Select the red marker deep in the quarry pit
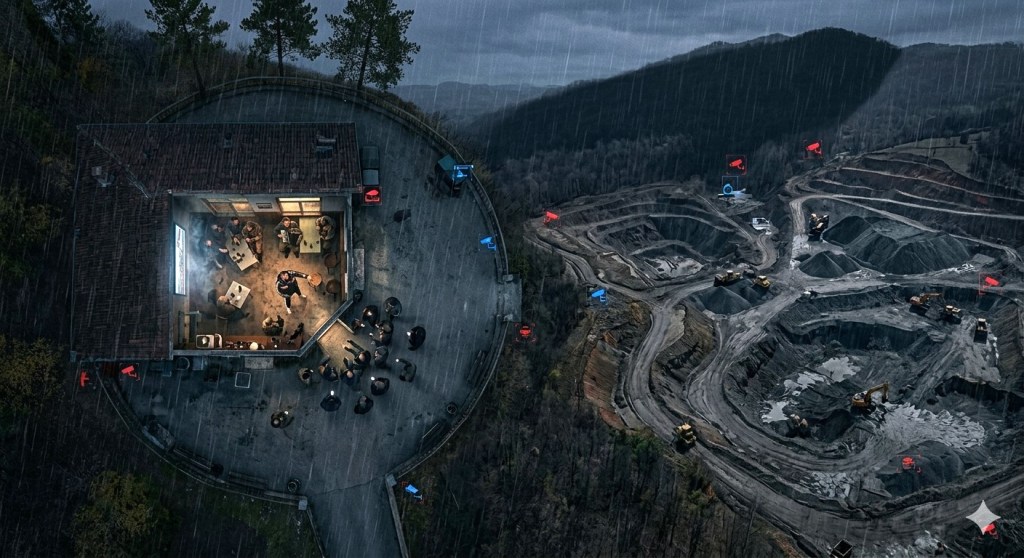The image size is (1024, 558). pos(909,463)
